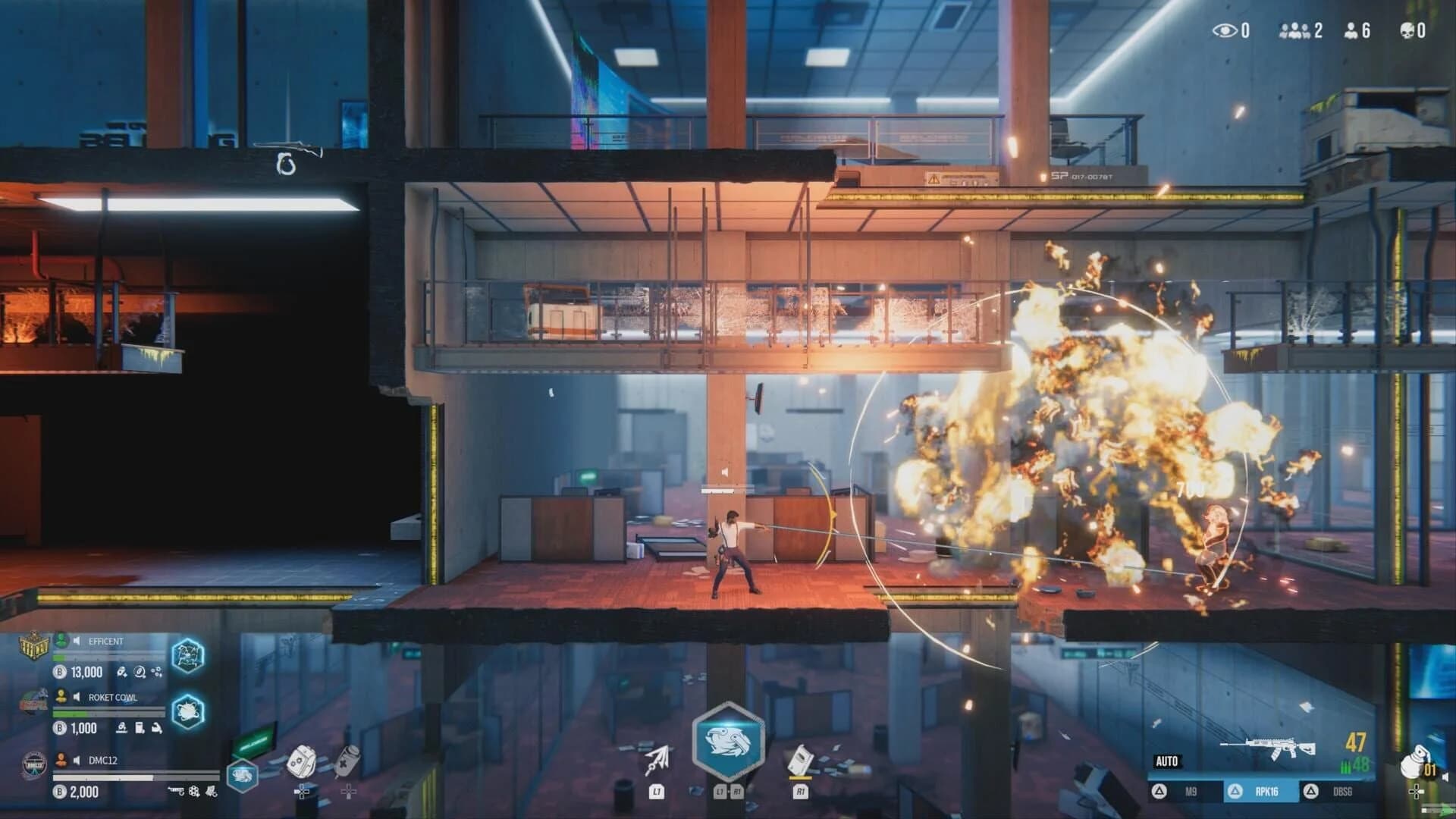Image resolution: width=1456 pixels, height=819 pixels.
Task: Mute player EFFICENT via speaker icon
Action: (77, 641)
